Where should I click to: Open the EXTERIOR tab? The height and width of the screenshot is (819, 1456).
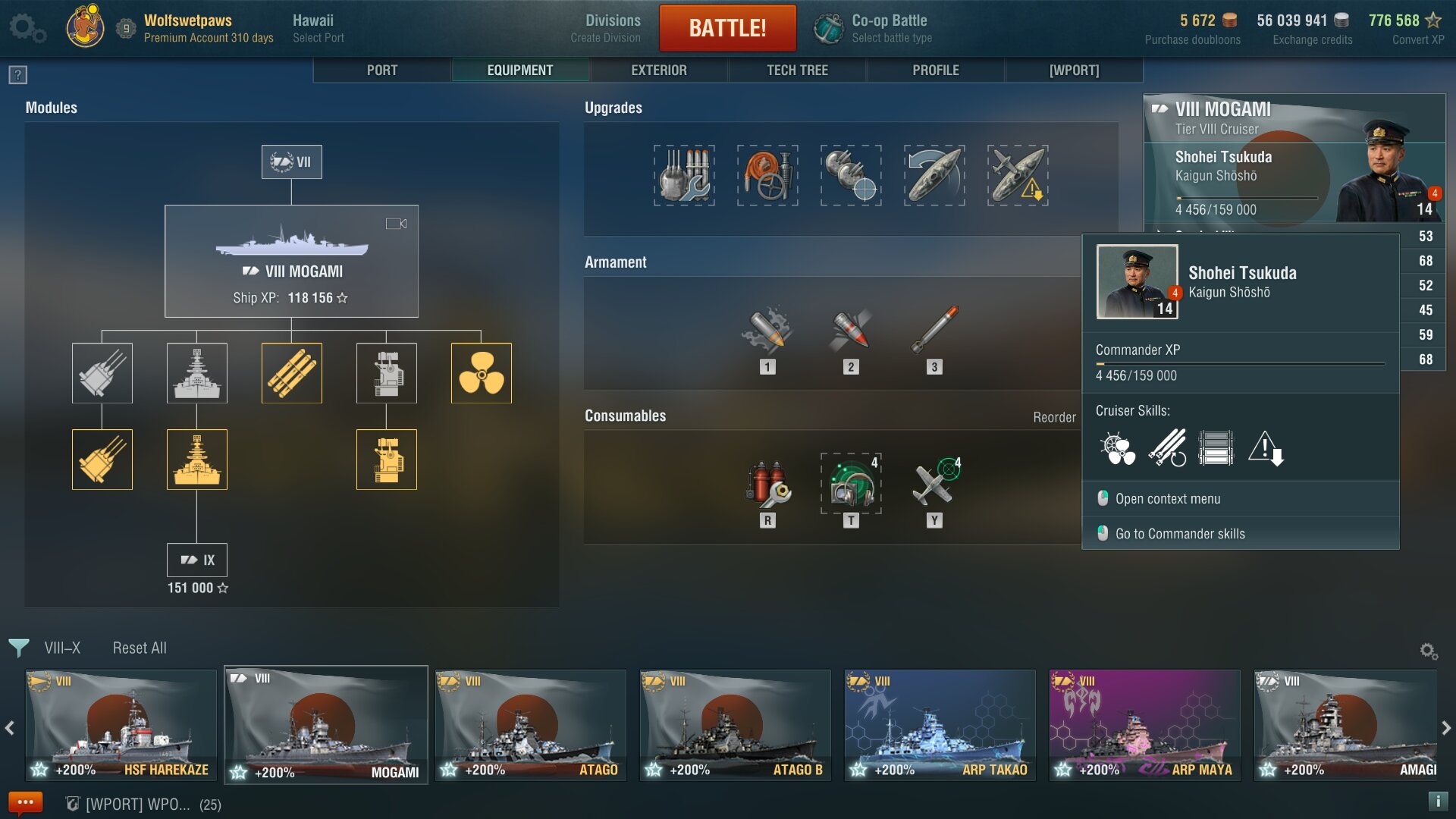click(658, 71)
